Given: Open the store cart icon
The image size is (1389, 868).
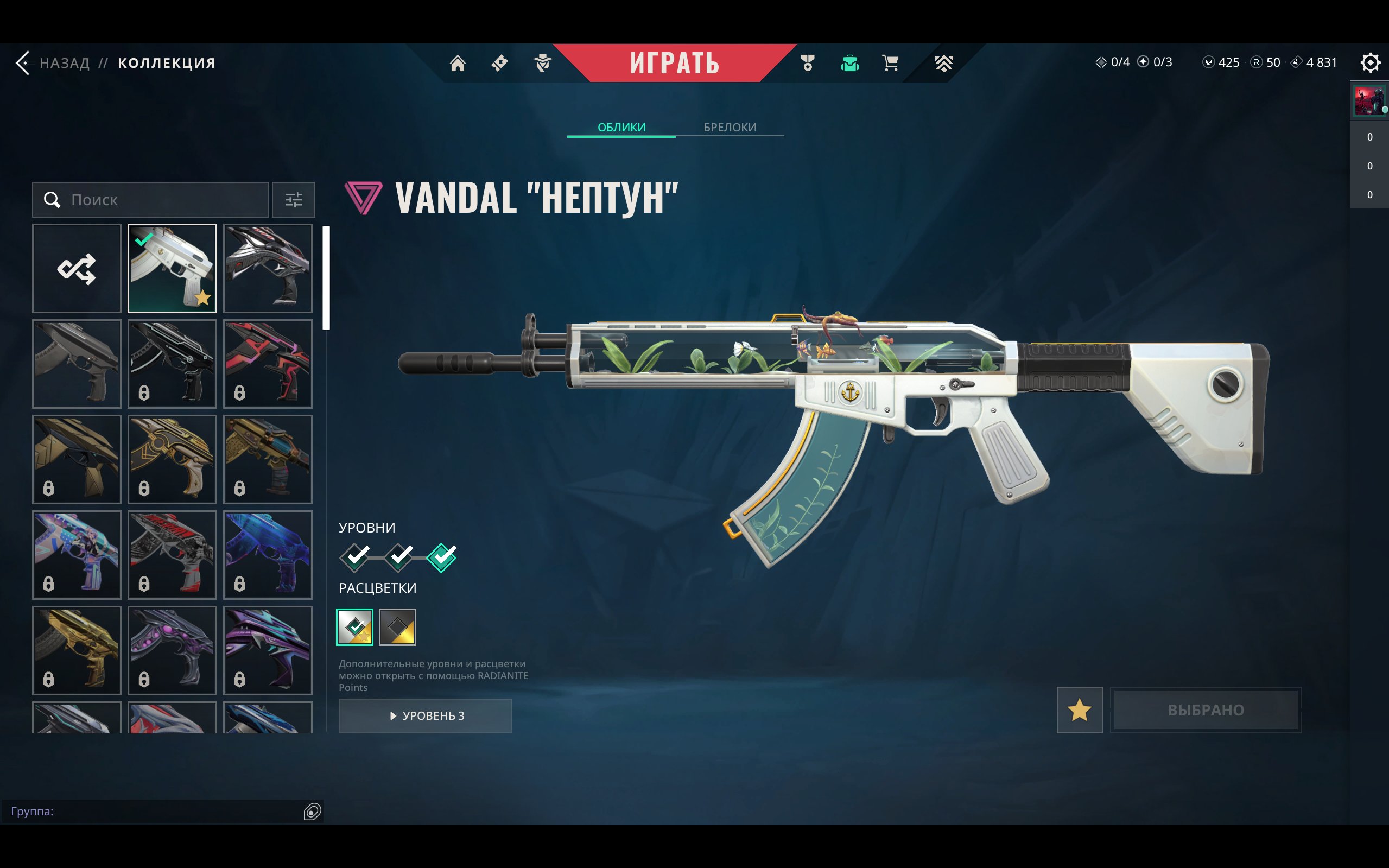Looking at the screenshot, I should 890,62.
